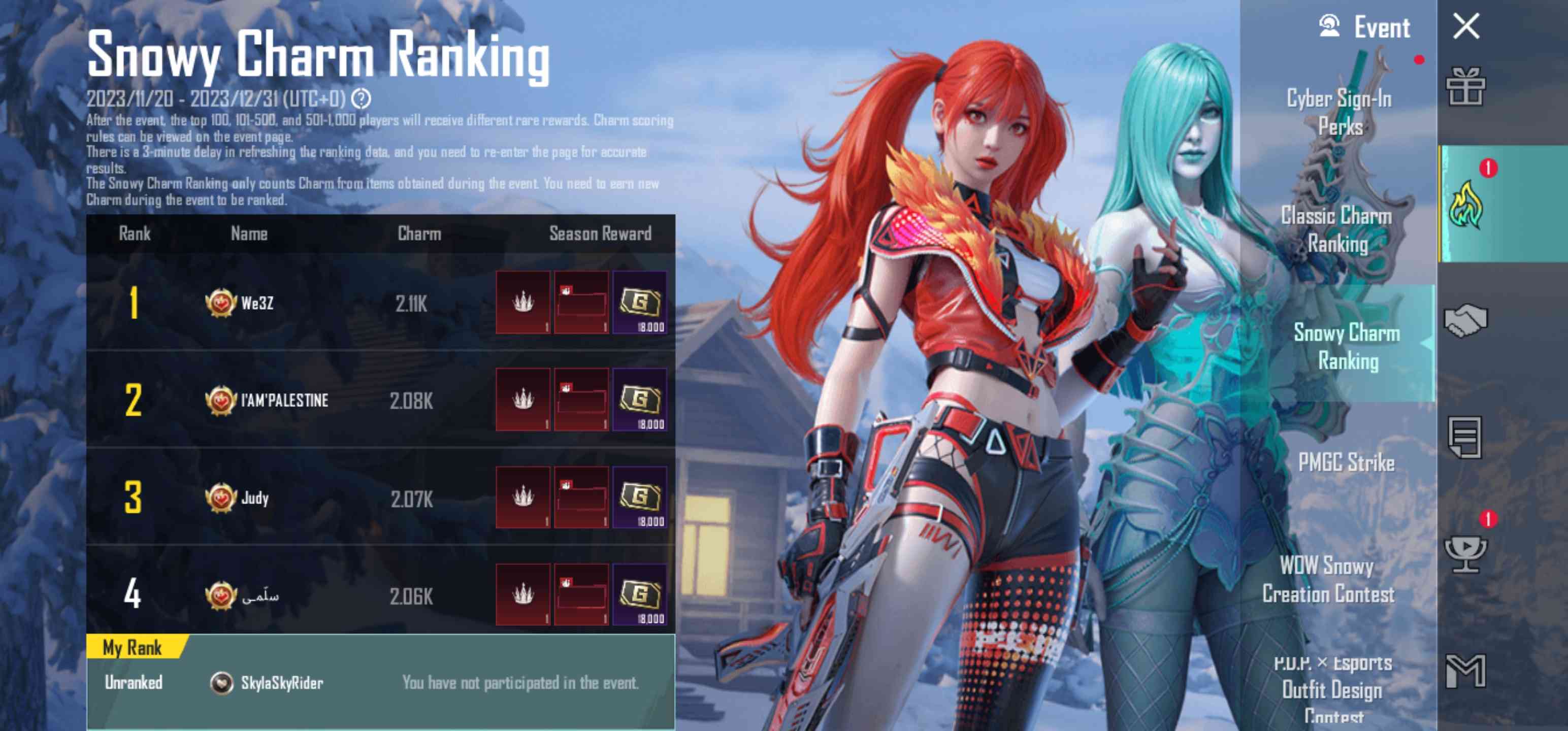View rank 1's crown reward thumbnail

[x=524, y=303]
